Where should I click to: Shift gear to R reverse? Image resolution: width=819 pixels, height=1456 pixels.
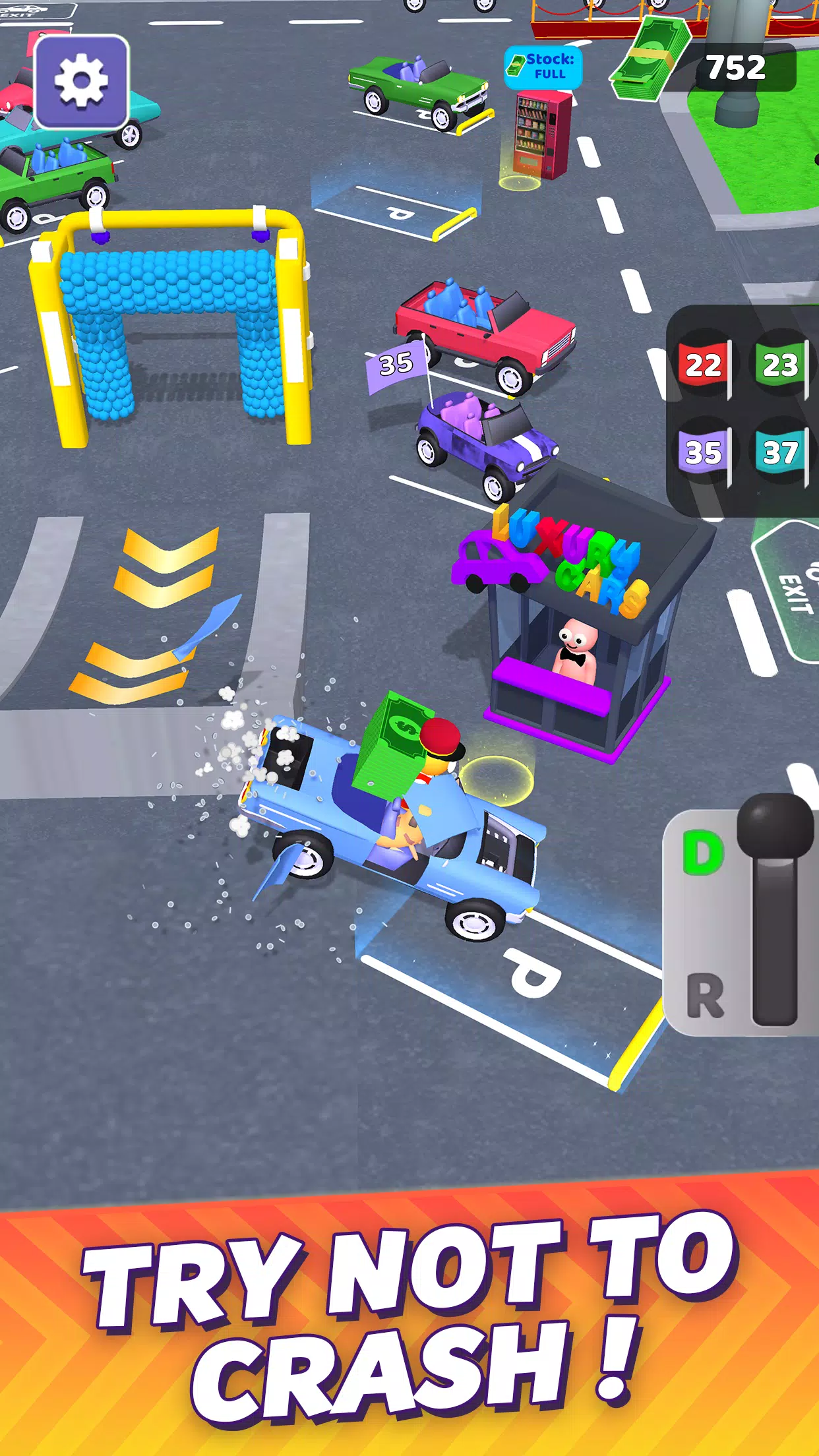705,995
